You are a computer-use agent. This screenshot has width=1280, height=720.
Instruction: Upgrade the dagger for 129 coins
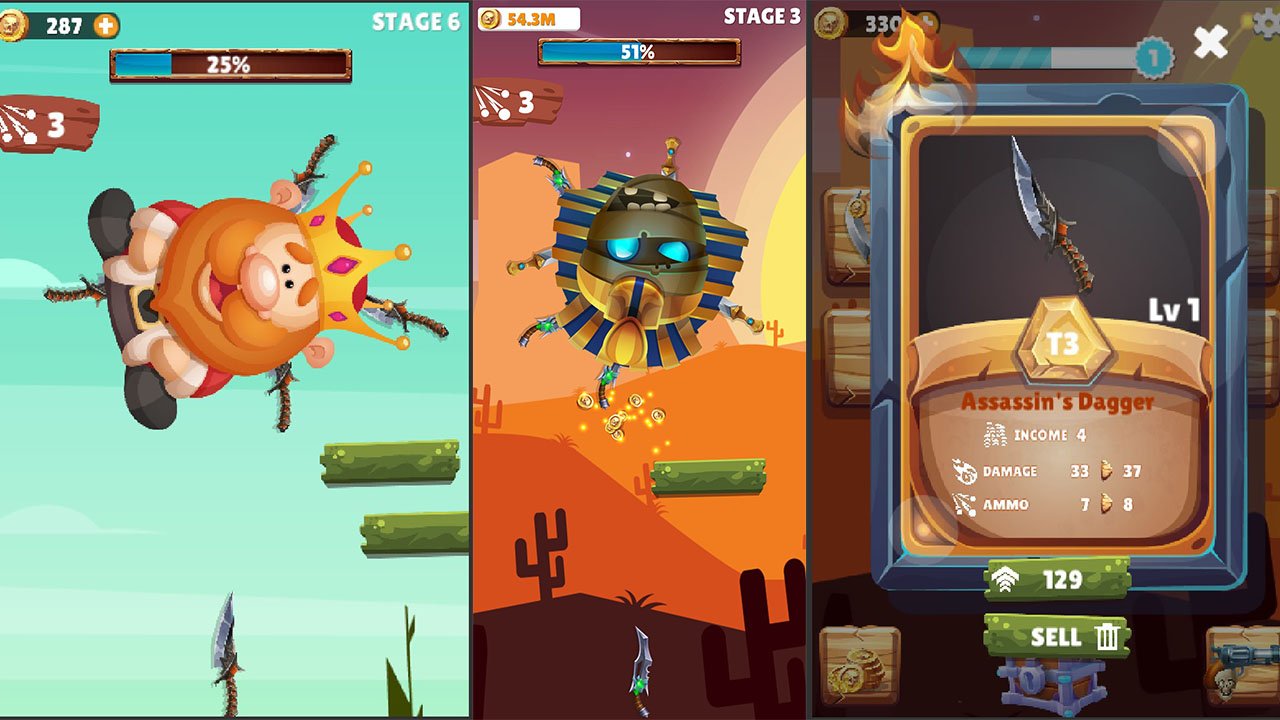click(1057, 579)
